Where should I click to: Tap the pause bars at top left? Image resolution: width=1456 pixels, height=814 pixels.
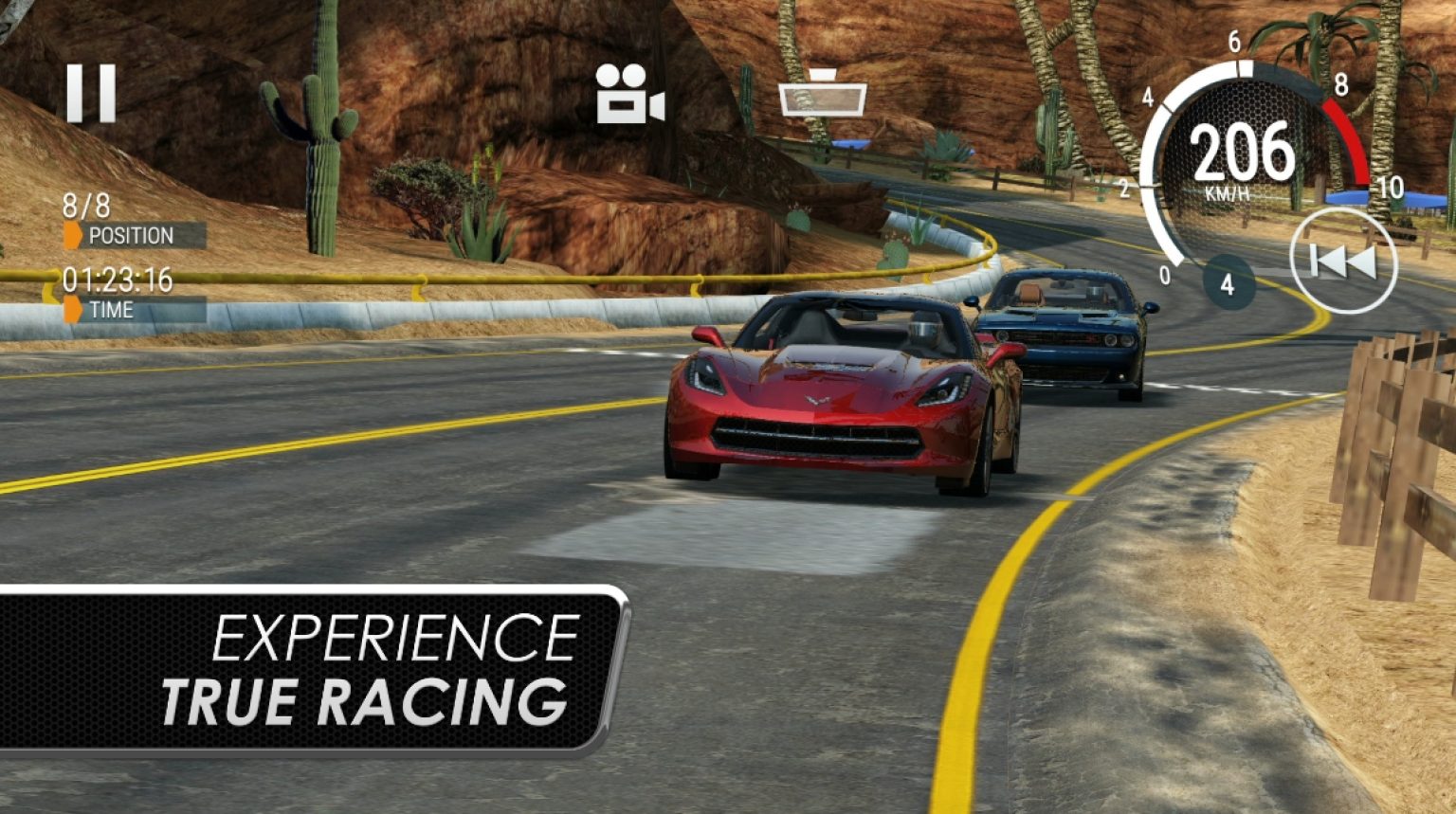pos(90,92)
